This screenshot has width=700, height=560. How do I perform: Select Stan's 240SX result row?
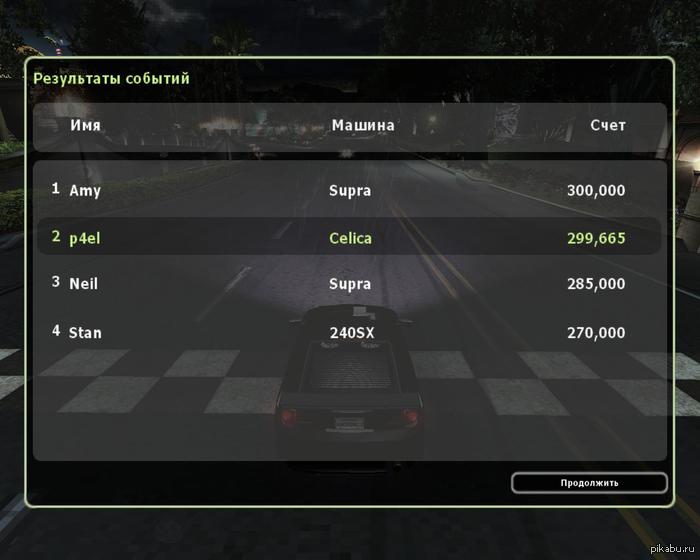coord(349,332)
